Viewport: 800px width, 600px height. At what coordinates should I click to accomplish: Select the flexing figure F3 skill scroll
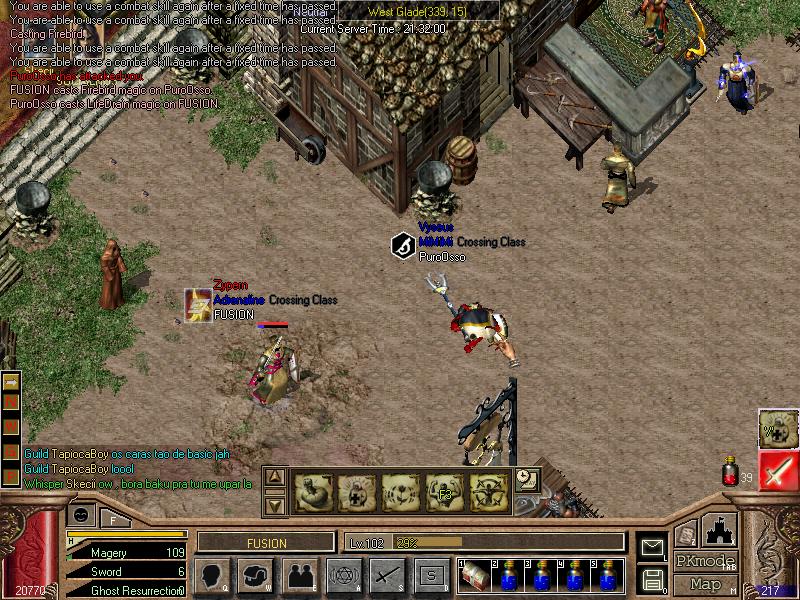[445, 492]
